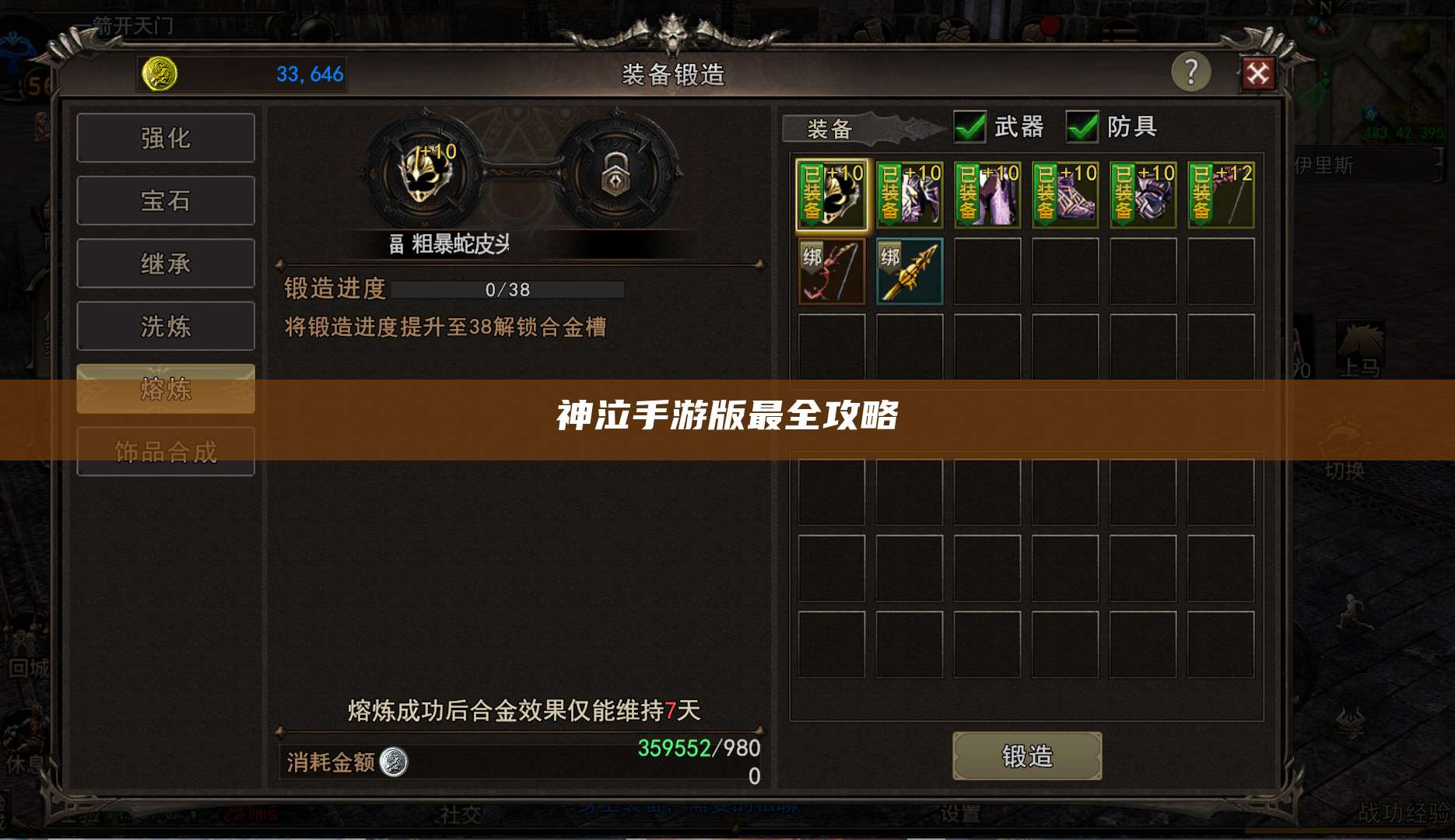The height and width of the screenshot is (840, 1455).
Task: Select the bound bow item 绑
Action: click(x=830, y=271)
